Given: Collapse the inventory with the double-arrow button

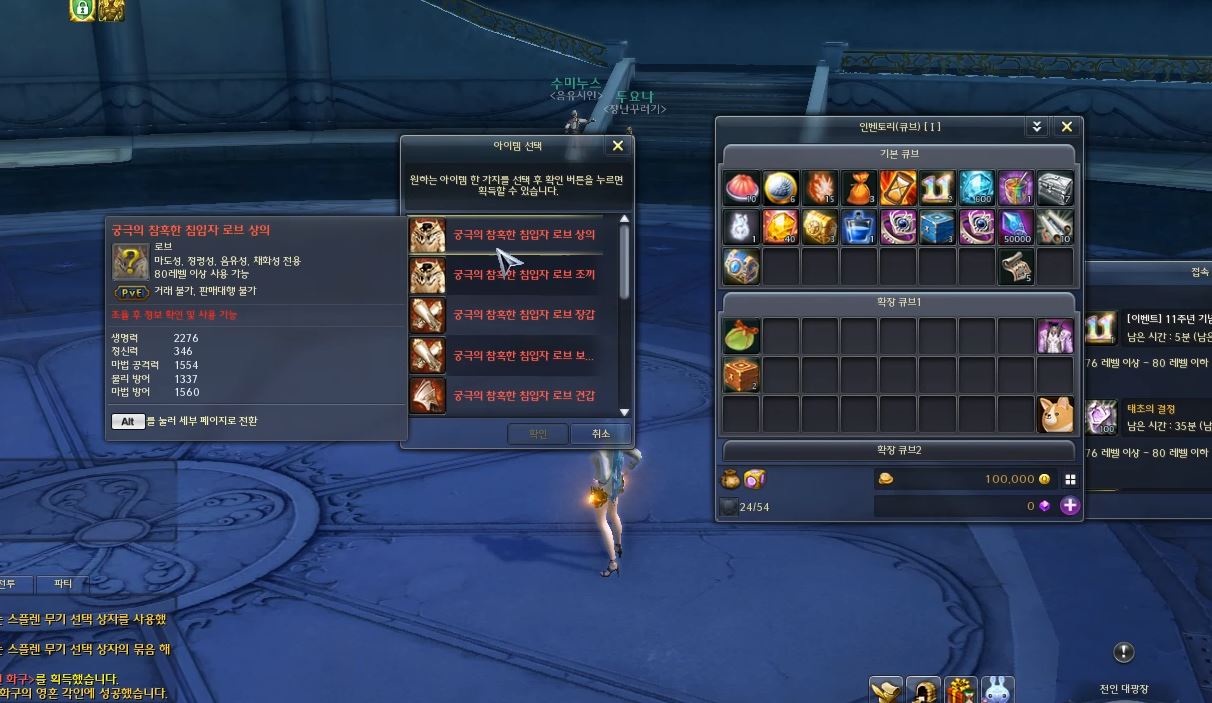Looking at the screenshot, I should pos(1037,127).
